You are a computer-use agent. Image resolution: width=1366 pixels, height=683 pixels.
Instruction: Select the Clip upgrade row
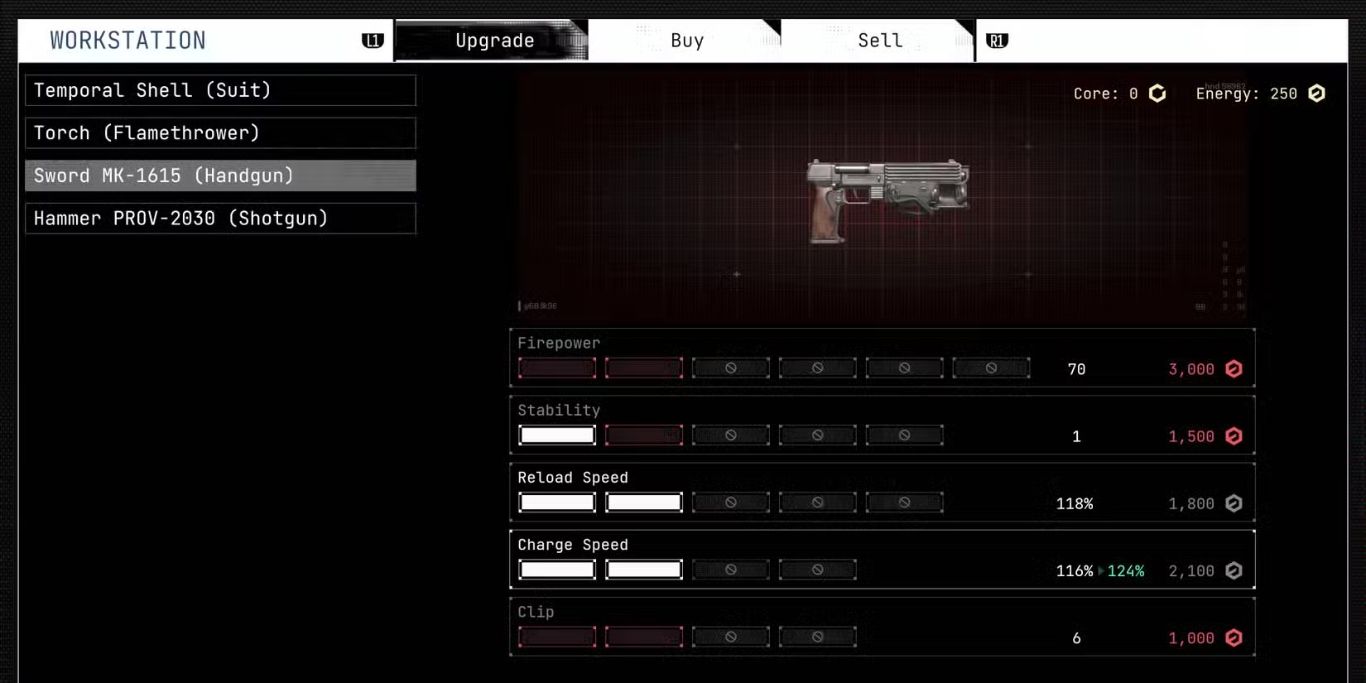point(881,627)
